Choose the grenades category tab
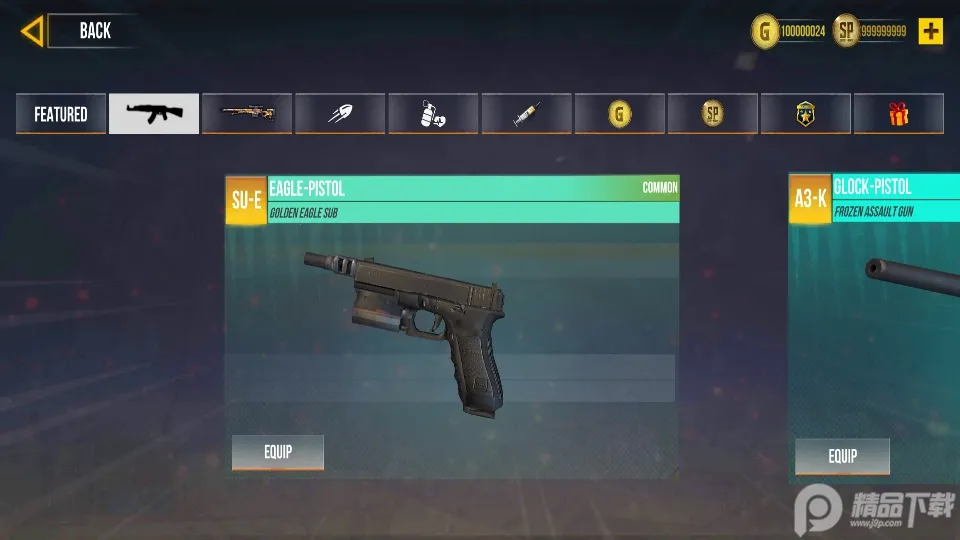 (x=433, y=114)
